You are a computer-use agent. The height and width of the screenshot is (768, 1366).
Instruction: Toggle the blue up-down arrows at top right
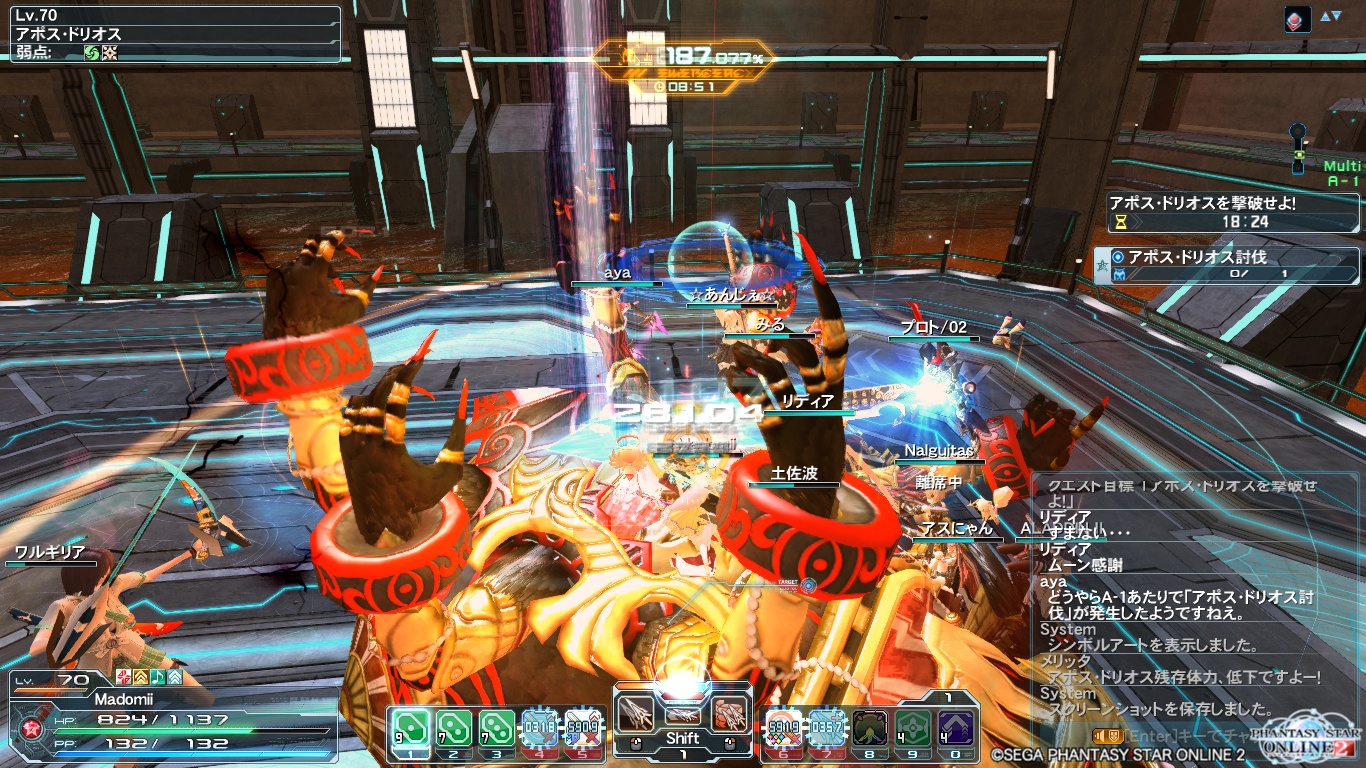click(1330, 16)
